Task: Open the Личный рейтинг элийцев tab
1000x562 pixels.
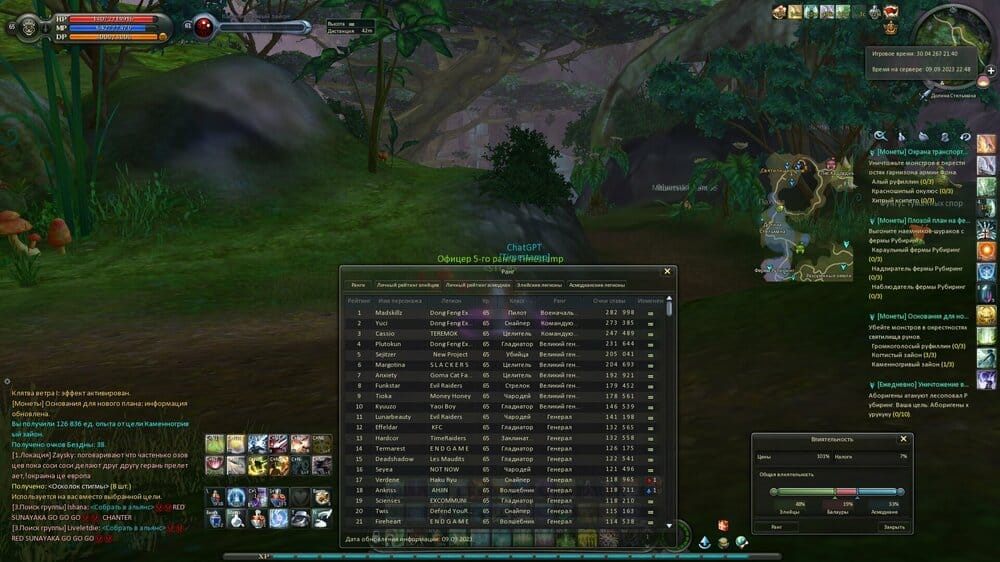Action: pyautogui.click(x=408, y=285)
